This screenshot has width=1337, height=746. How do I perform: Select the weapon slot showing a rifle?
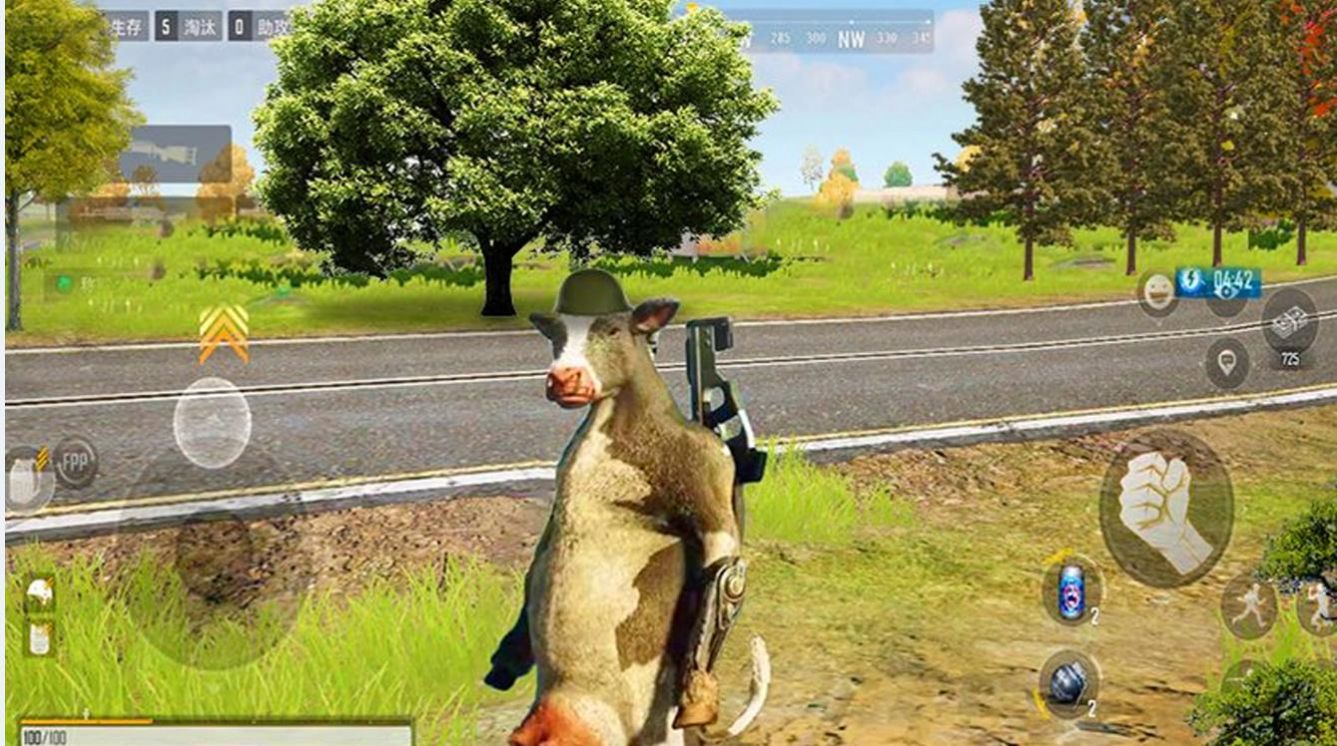(x=175, y=153)
